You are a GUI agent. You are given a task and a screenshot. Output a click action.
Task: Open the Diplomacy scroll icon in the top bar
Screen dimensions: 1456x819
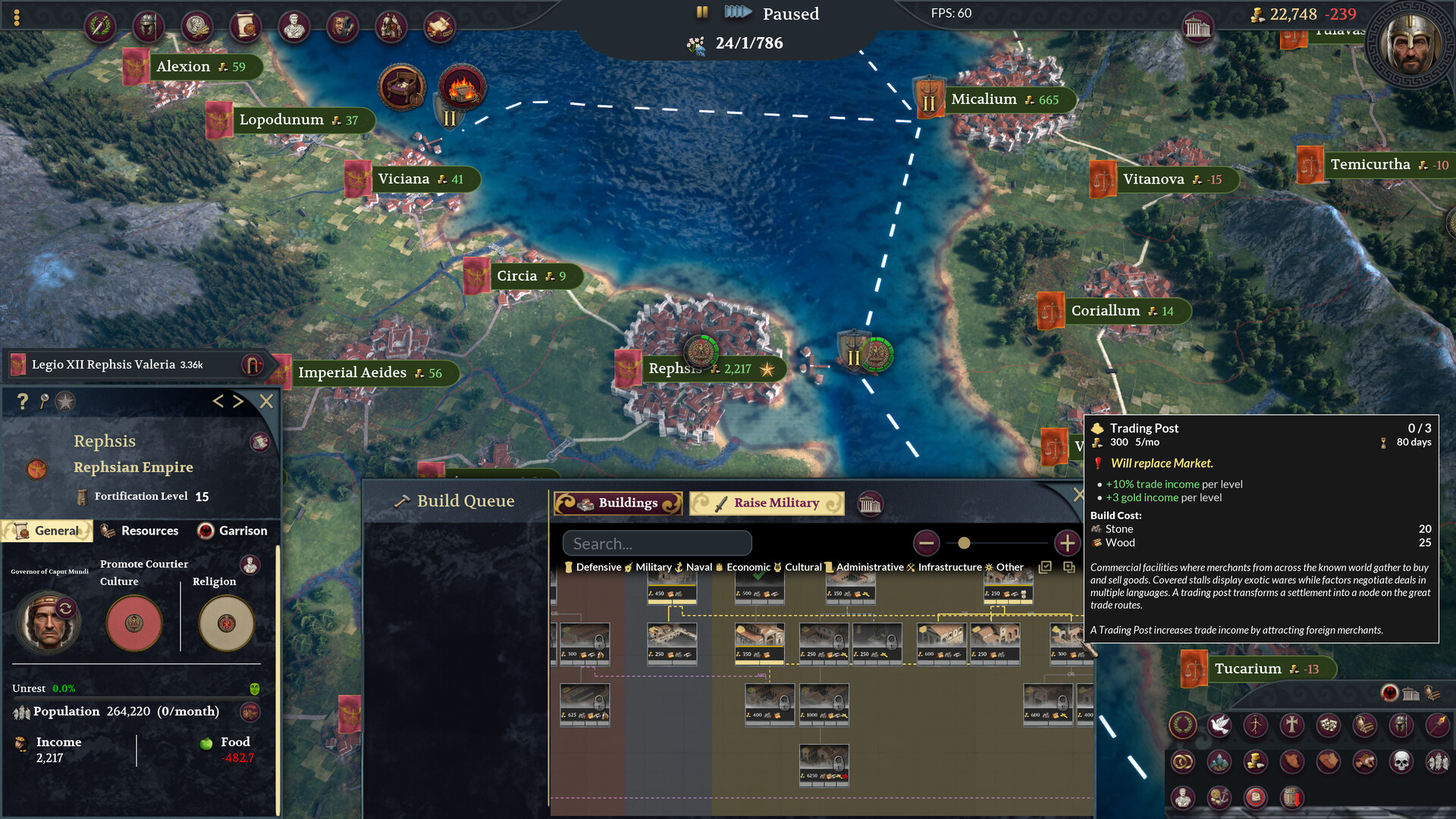pos(246,25)
